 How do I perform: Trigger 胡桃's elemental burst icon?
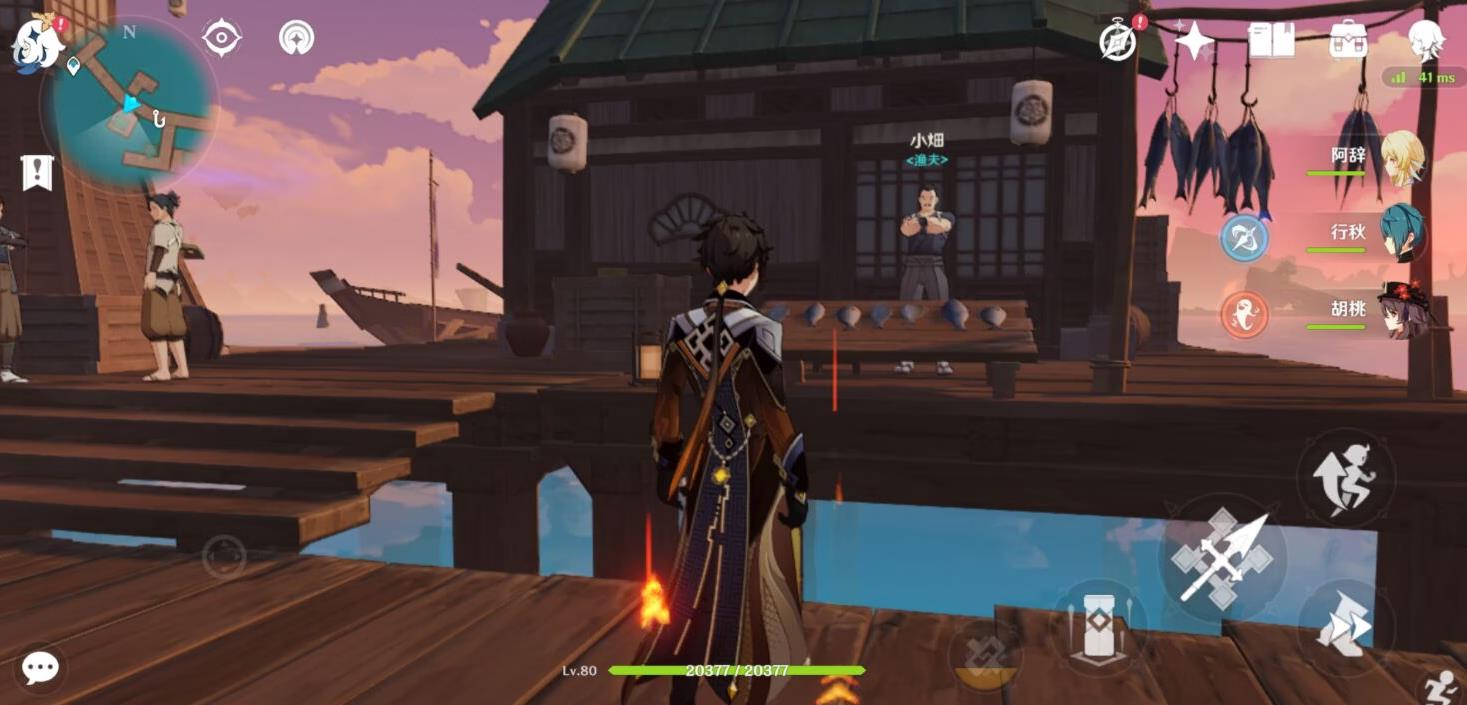pos(1245,314)
